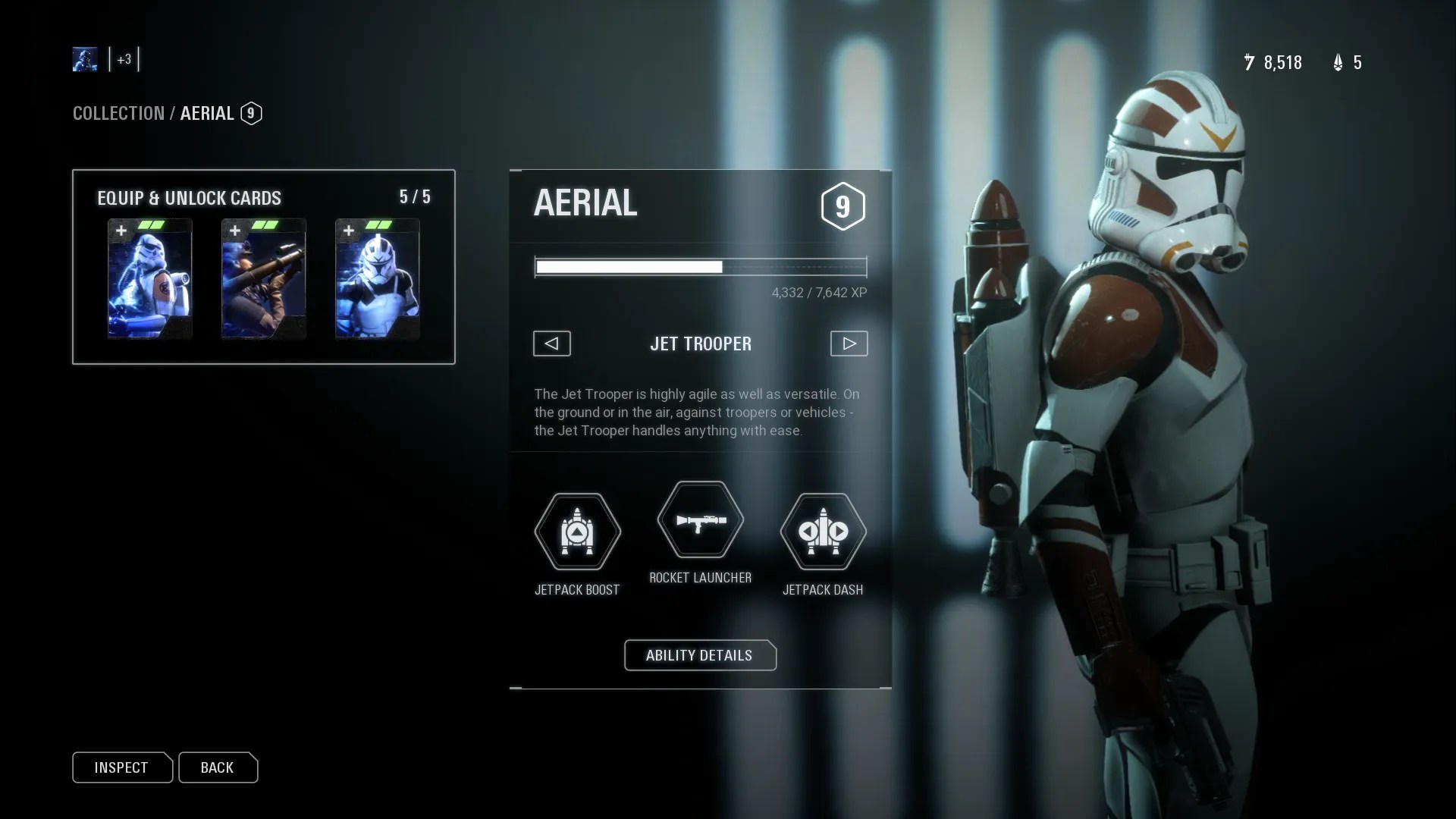Click the left arrow to previous ability
1456x819 pixels.
click(551, 344)
